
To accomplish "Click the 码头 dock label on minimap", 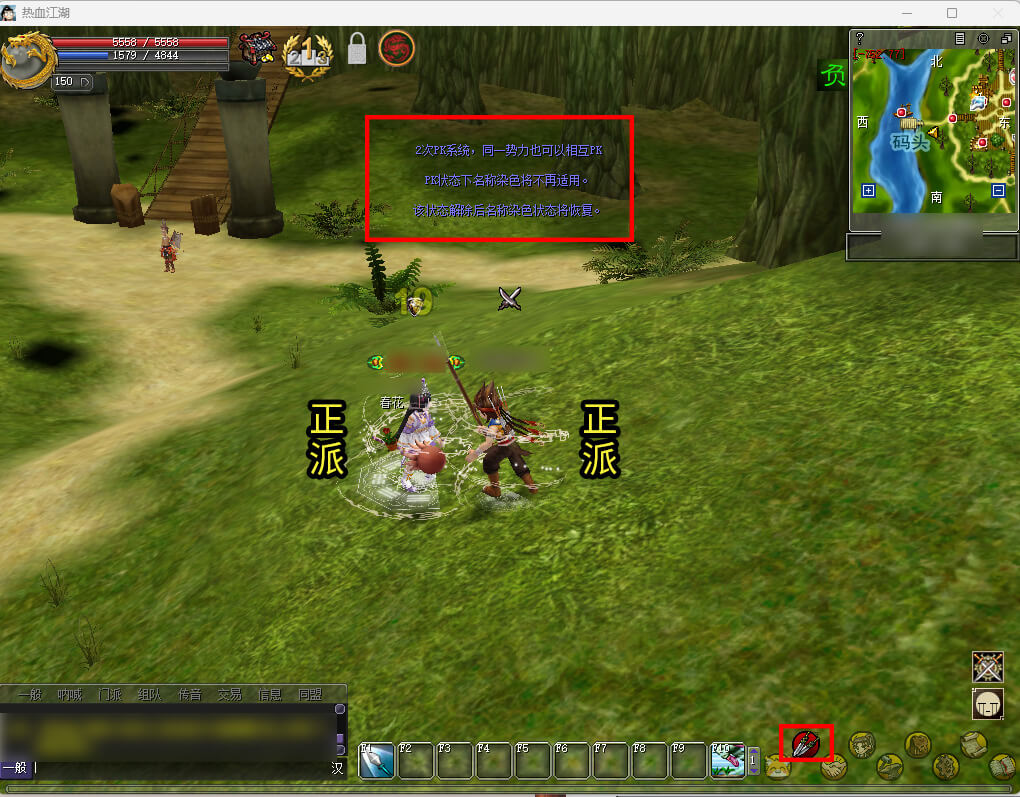I will click(x=911, y=143).
